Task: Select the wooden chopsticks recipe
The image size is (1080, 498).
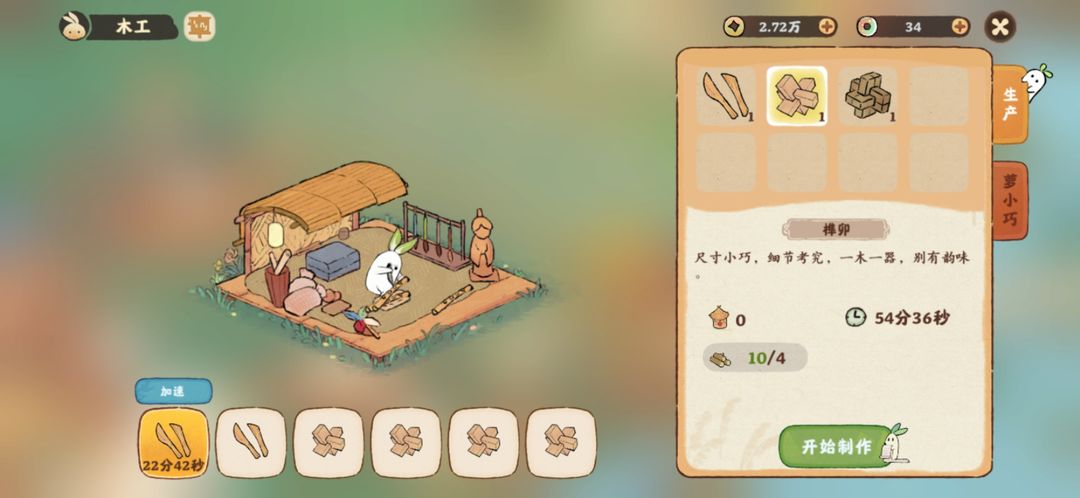Action: 726,96
